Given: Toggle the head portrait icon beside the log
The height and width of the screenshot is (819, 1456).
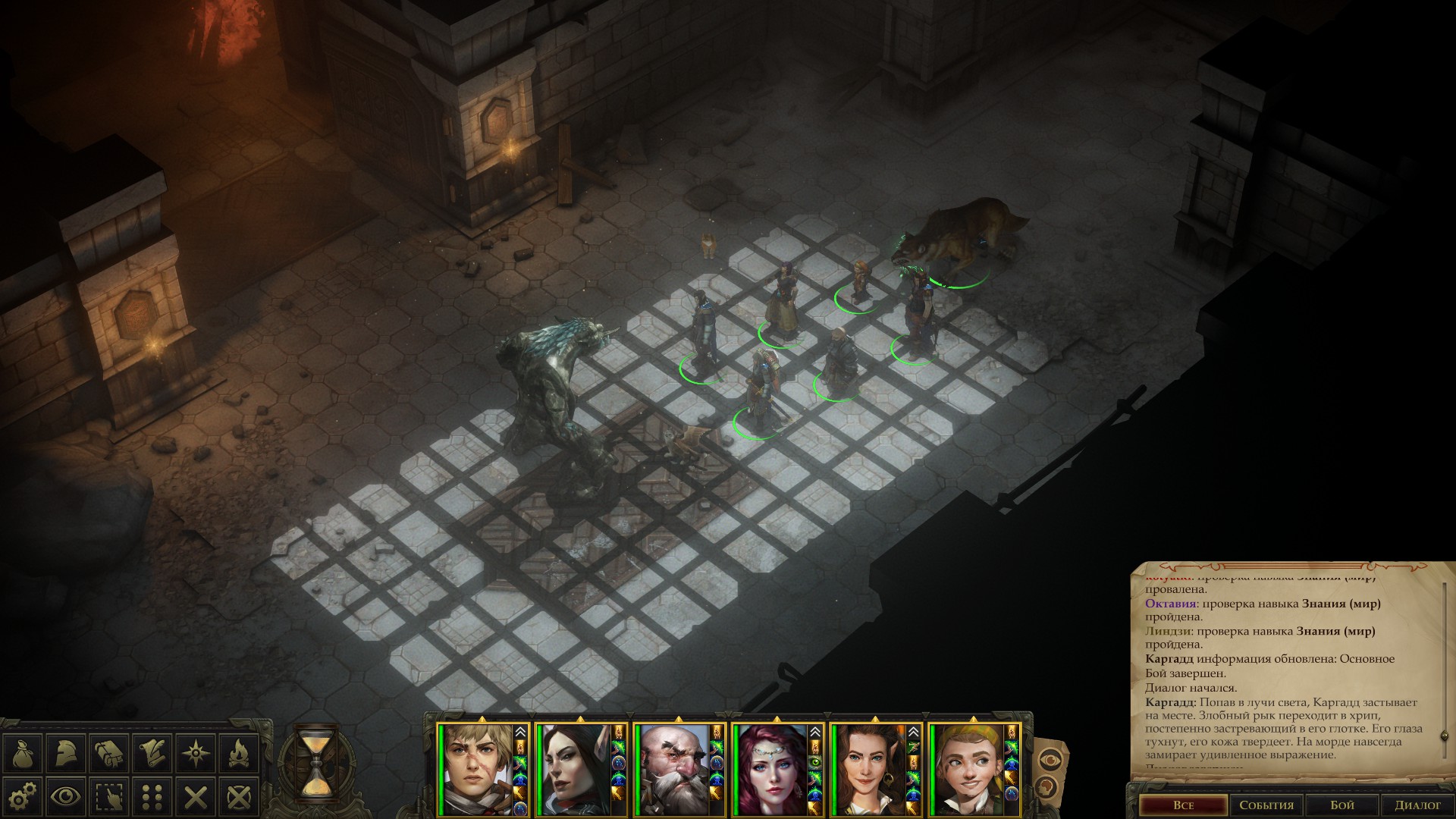Looking at the screenshot, I should [1045, 786].
